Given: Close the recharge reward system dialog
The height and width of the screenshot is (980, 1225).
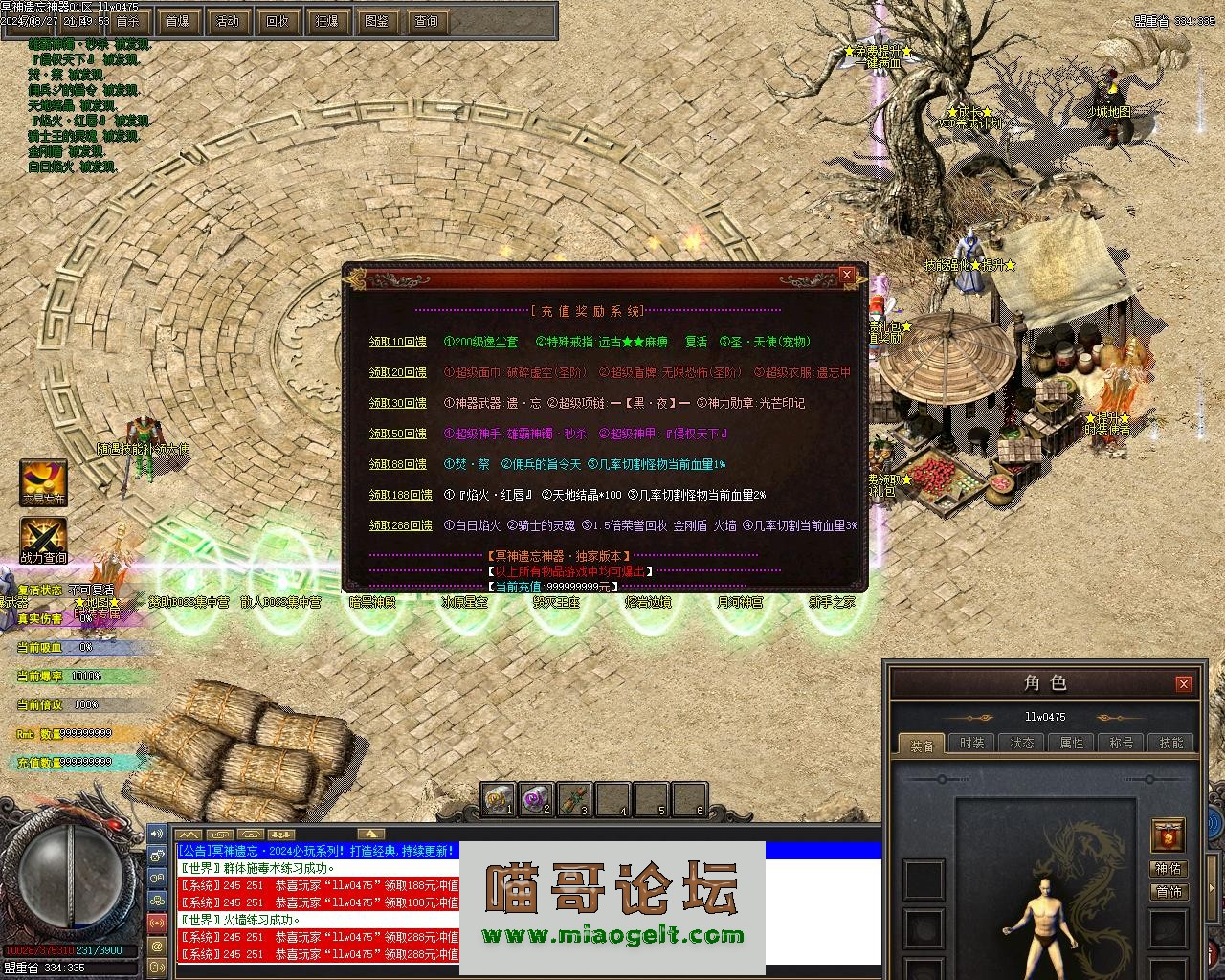Looking at the screenshot, I should tap(846, 275).
